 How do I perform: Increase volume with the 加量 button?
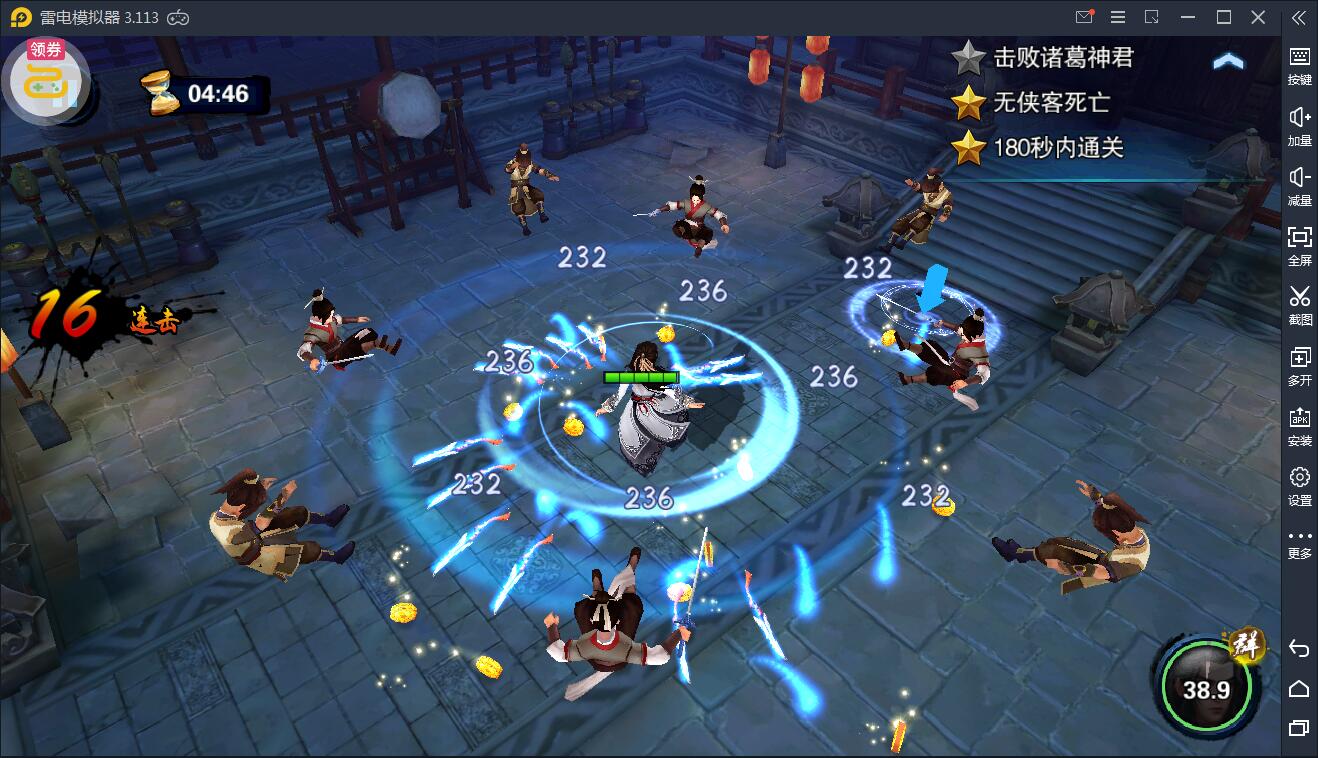click(1299, 126)
